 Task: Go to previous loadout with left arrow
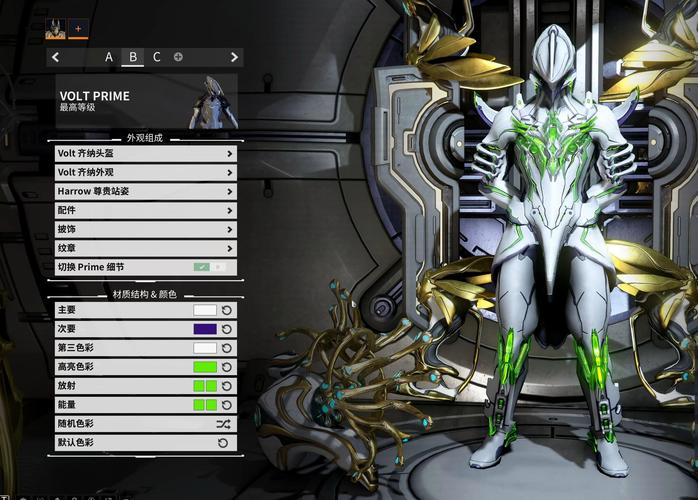click(x=55, y=57)
